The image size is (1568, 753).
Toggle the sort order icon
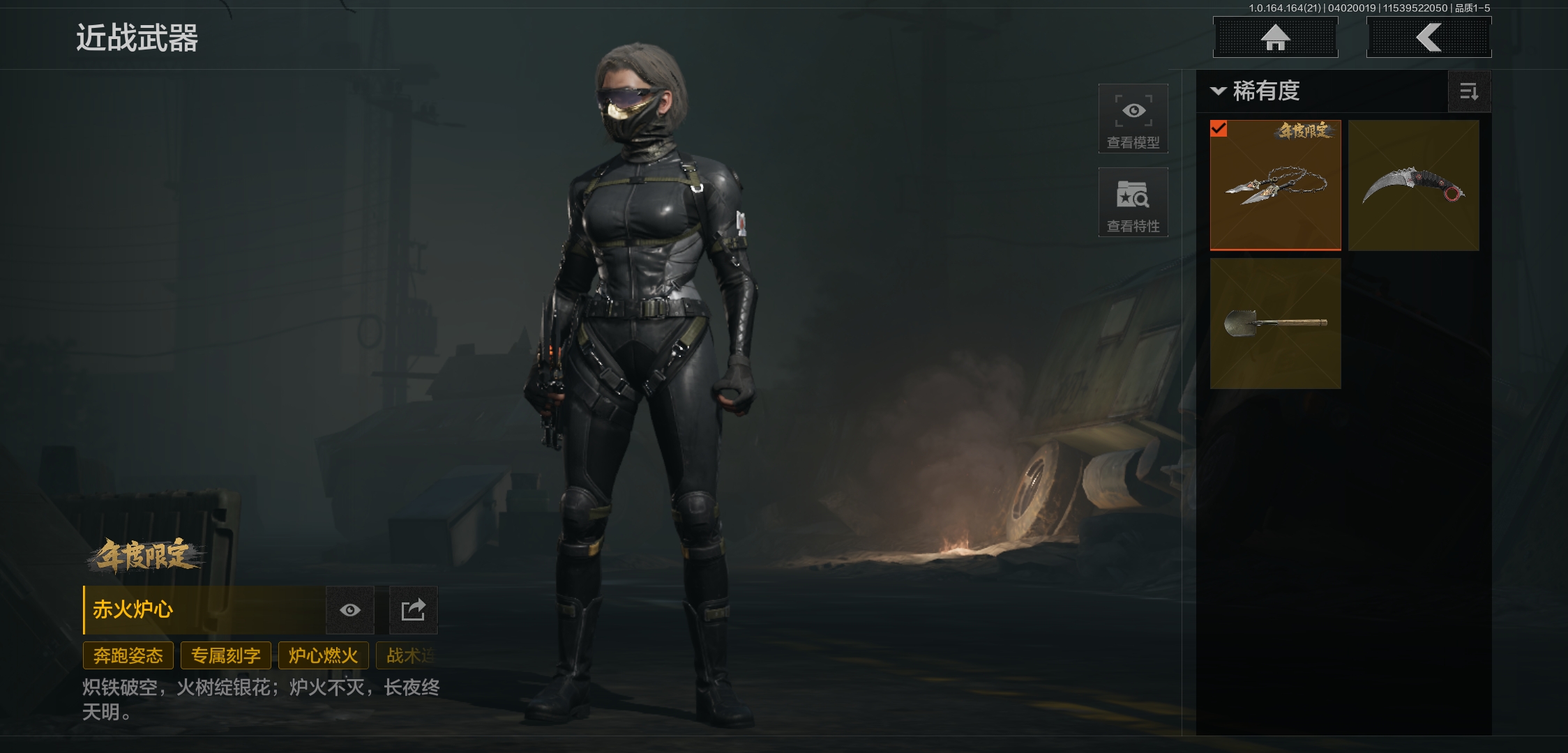[1469, 91]
